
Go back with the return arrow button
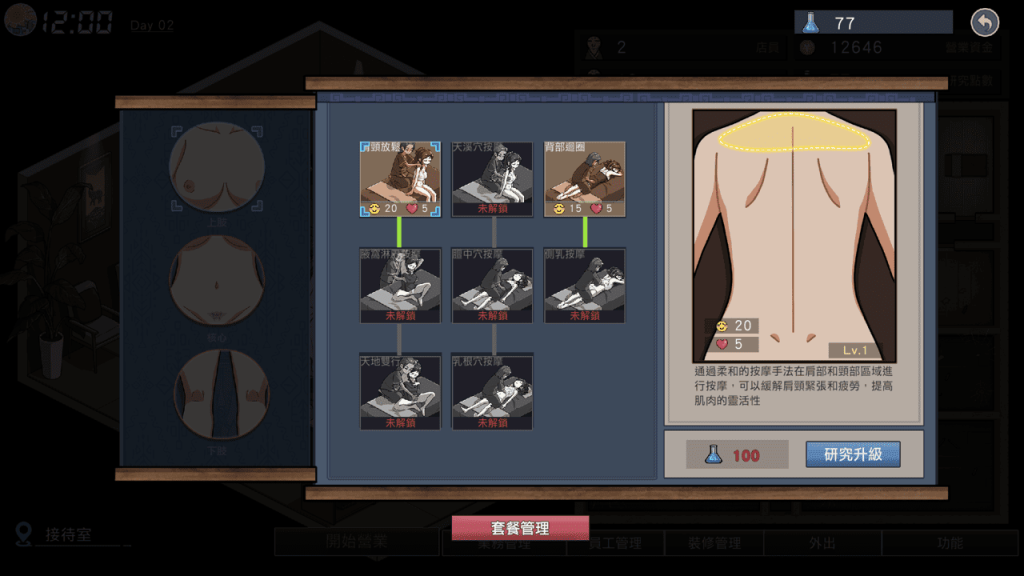tap(985, 23)
